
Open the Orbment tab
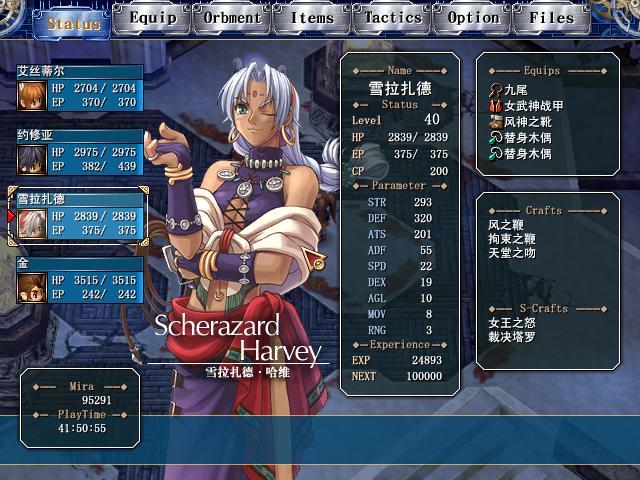233,18
